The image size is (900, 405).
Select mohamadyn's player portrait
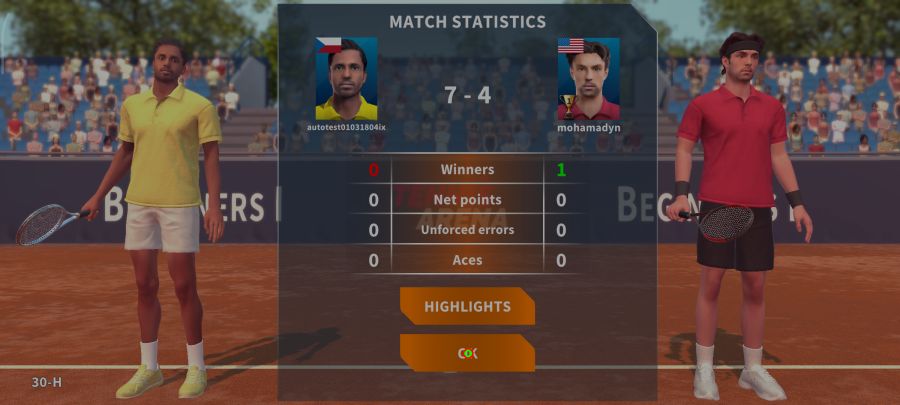[588, 79]
